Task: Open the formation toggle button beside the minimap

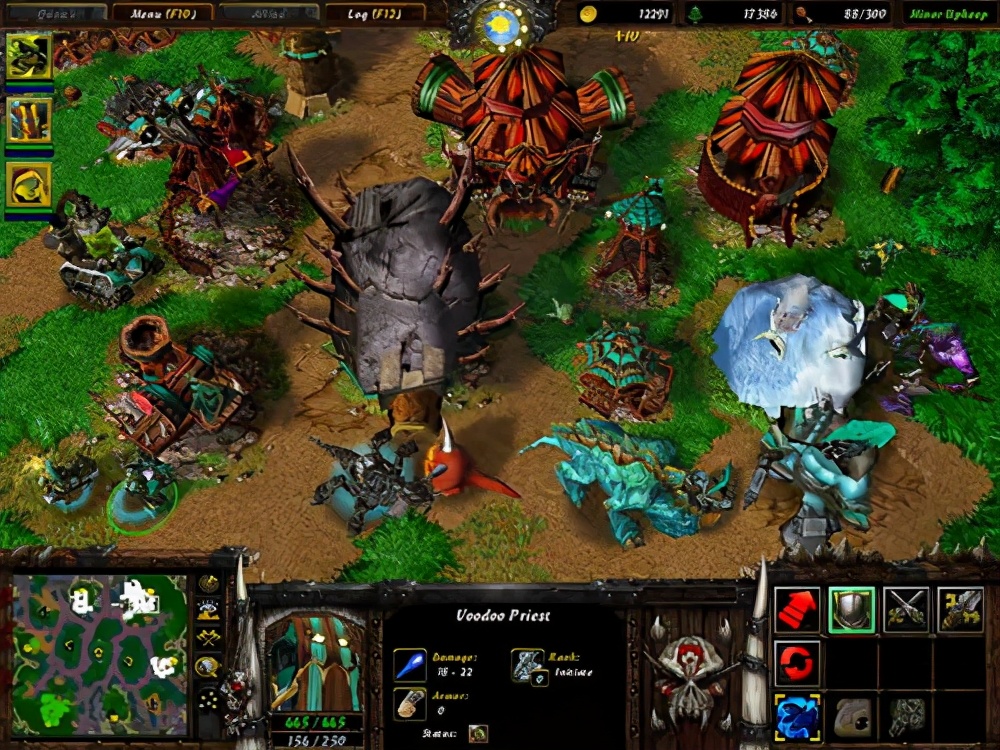Action: (x=209, y=700)
